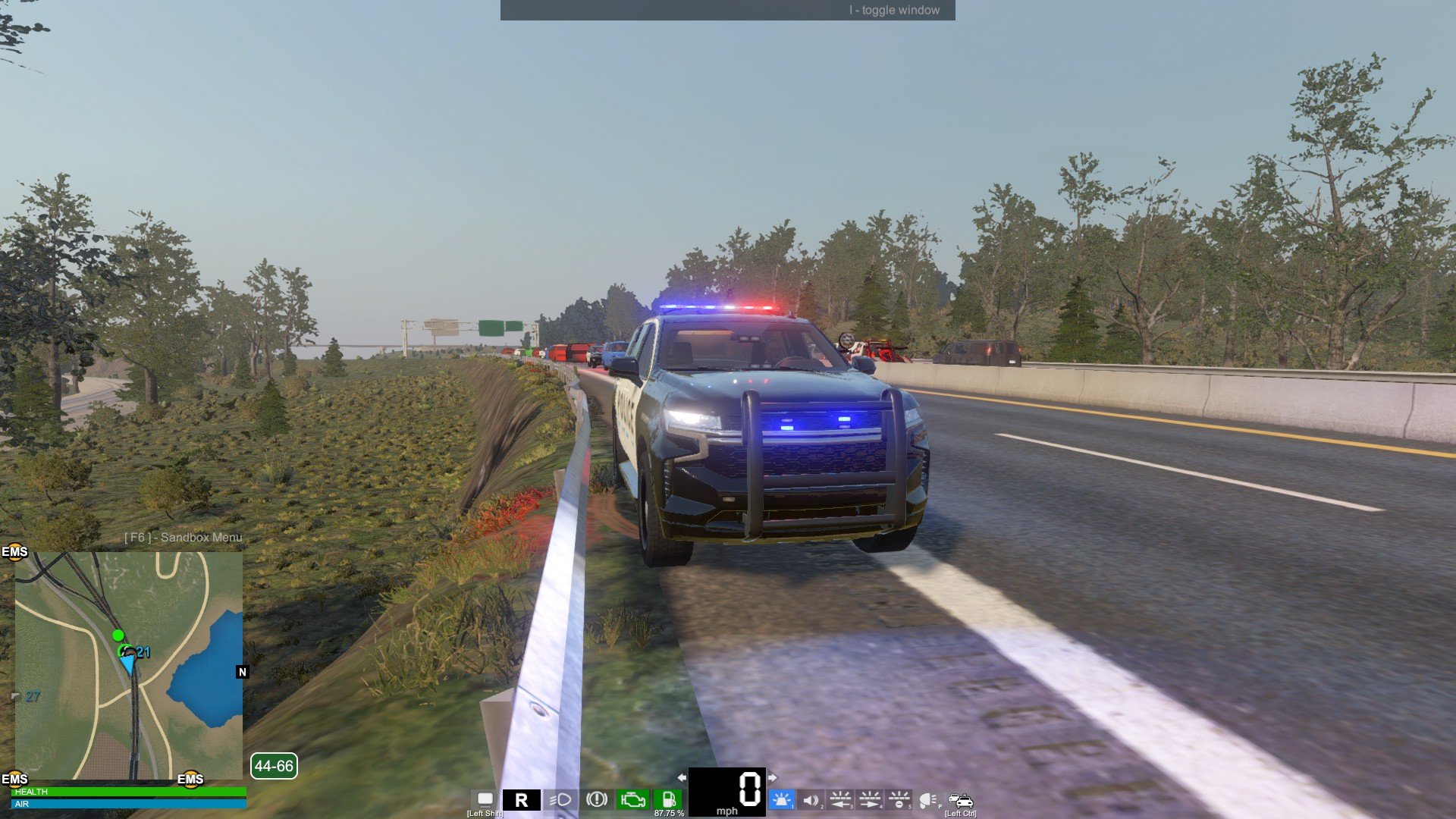1456x819 pixels.
Task: Click the left turn signal arrow
Action: click(682, 777)
